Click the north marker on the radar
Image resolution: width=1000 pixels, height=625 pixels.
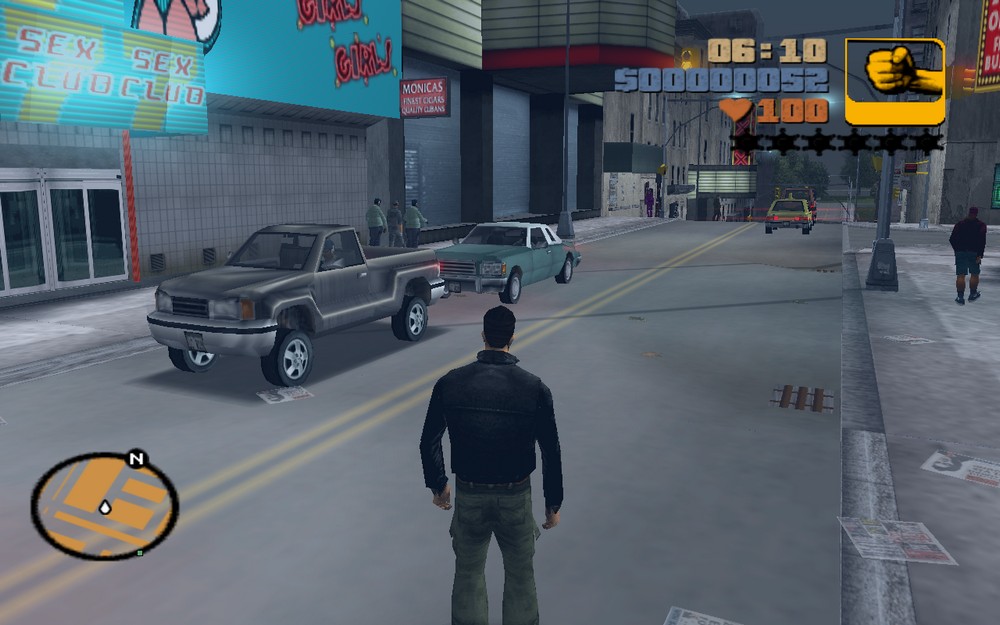click(136, 460)
